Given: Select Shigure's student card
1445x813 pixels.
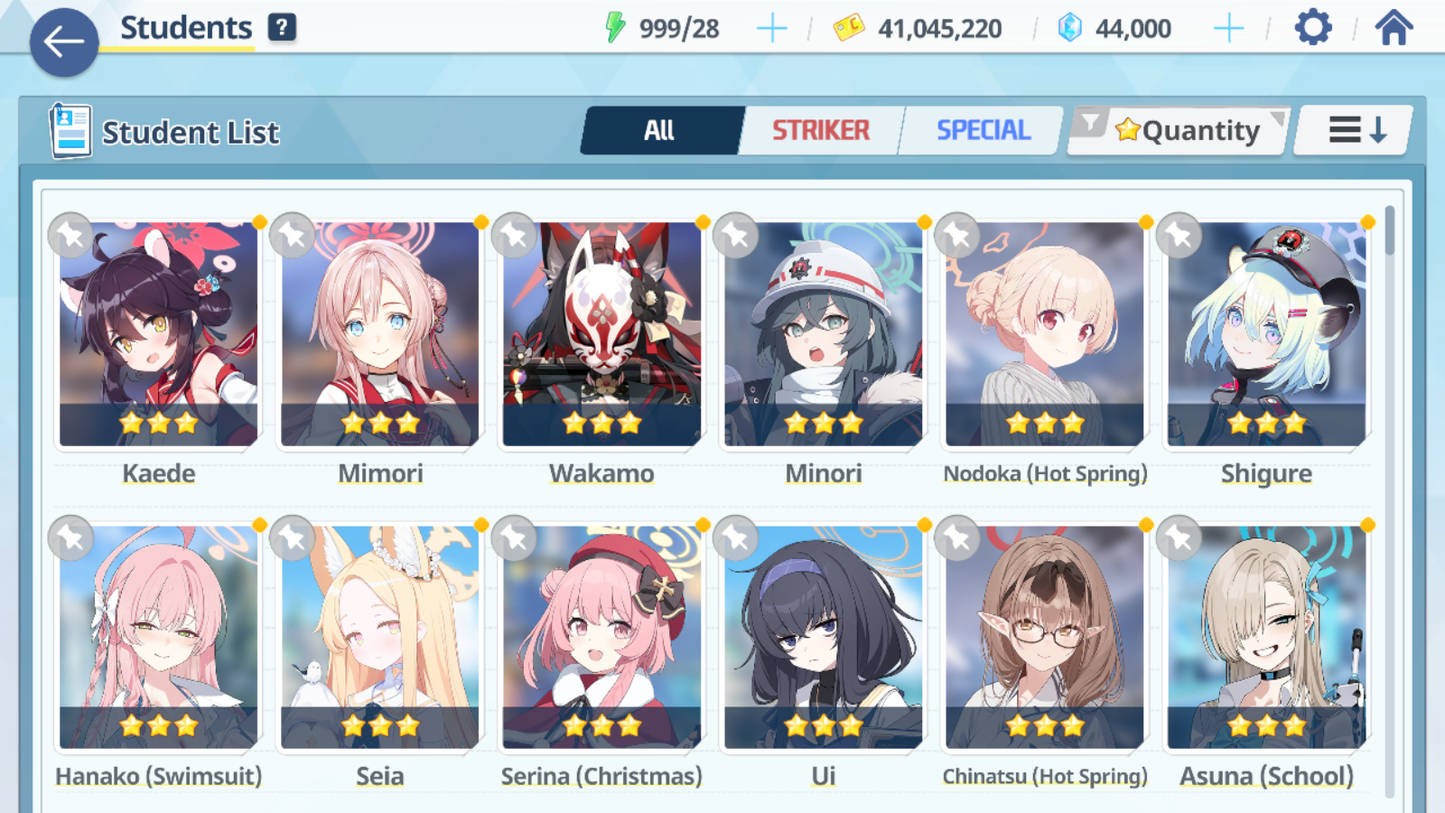Looking at the screenshot, I should (x=1266, y=335).
